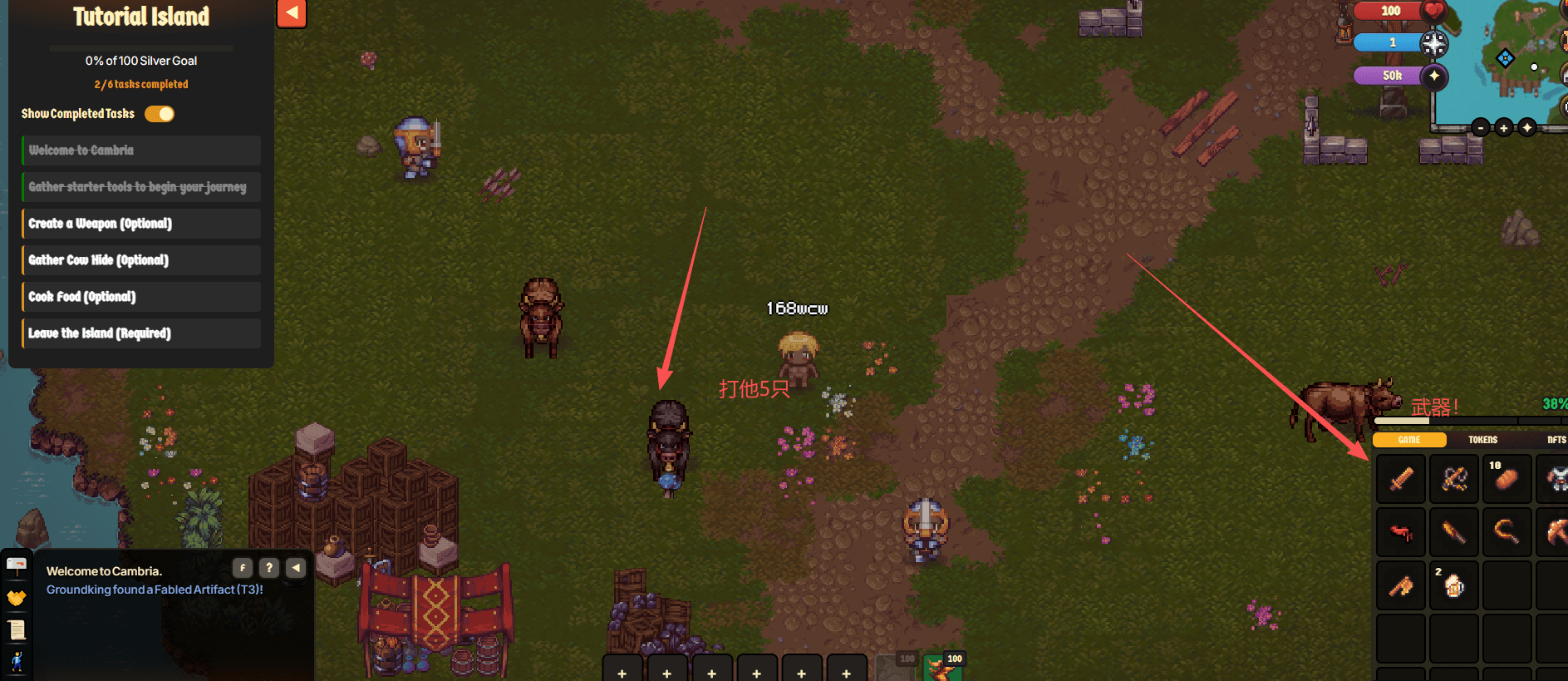Open the mailbox icon
The image size is (1568, 681).
[17, 566]
